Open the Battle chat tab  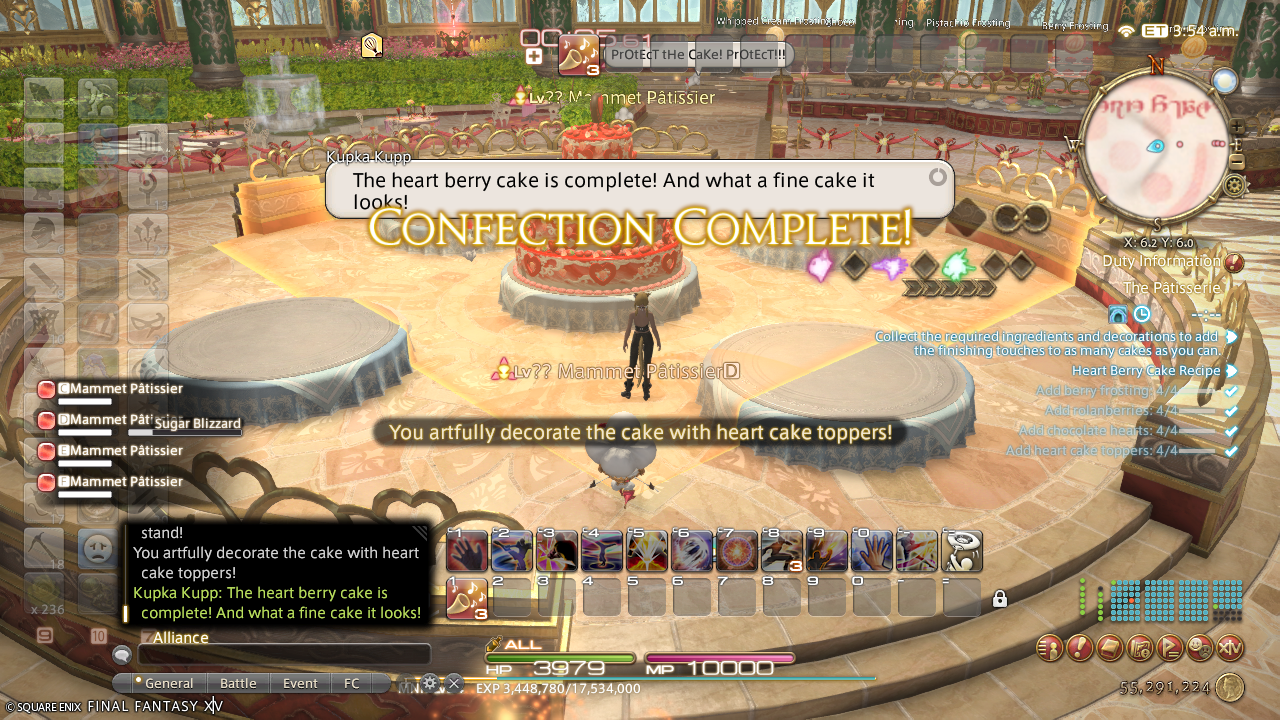point(238,684)
